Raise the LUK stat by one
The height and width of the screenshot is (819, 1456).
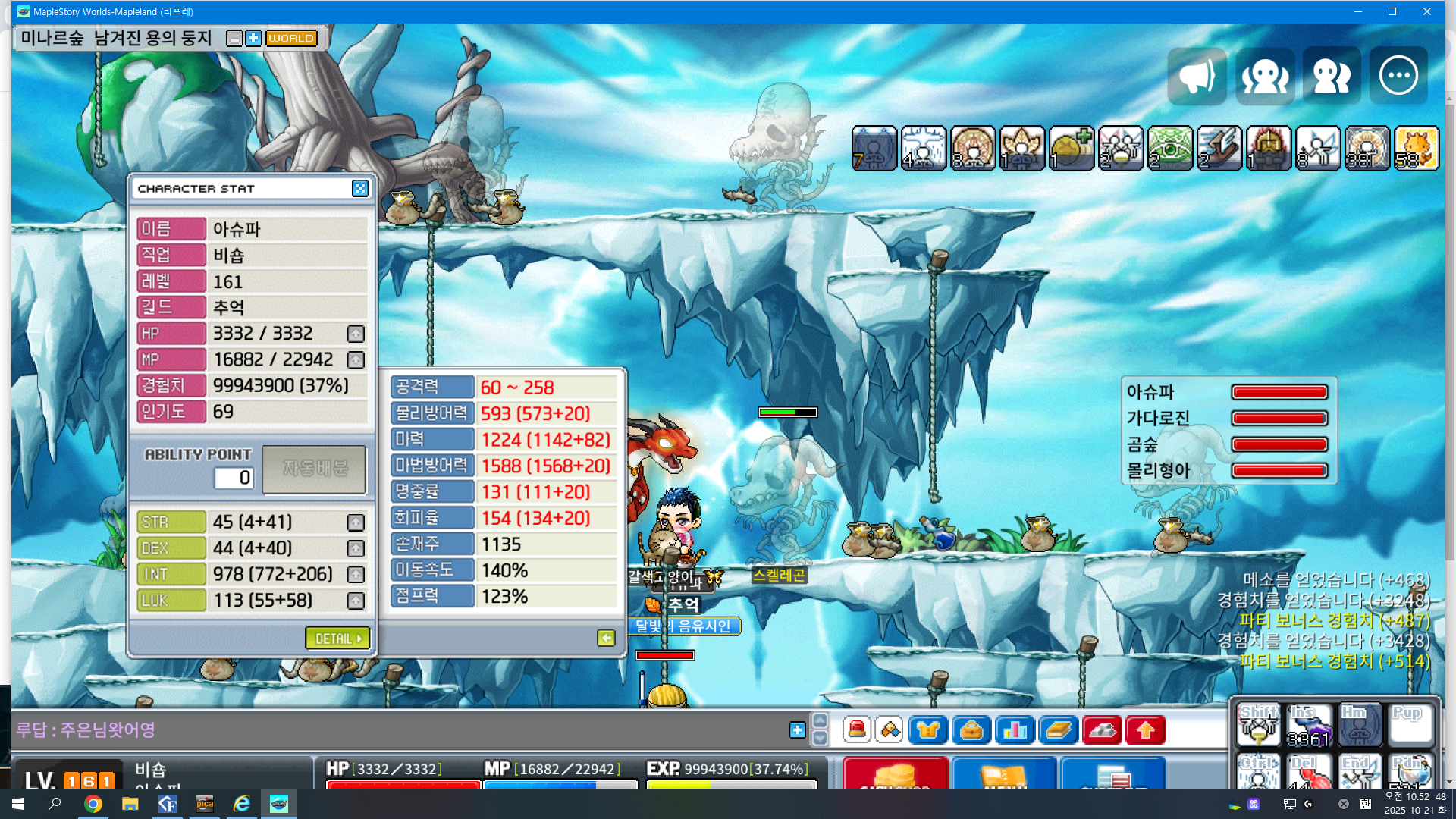click(x=356, y=601)
